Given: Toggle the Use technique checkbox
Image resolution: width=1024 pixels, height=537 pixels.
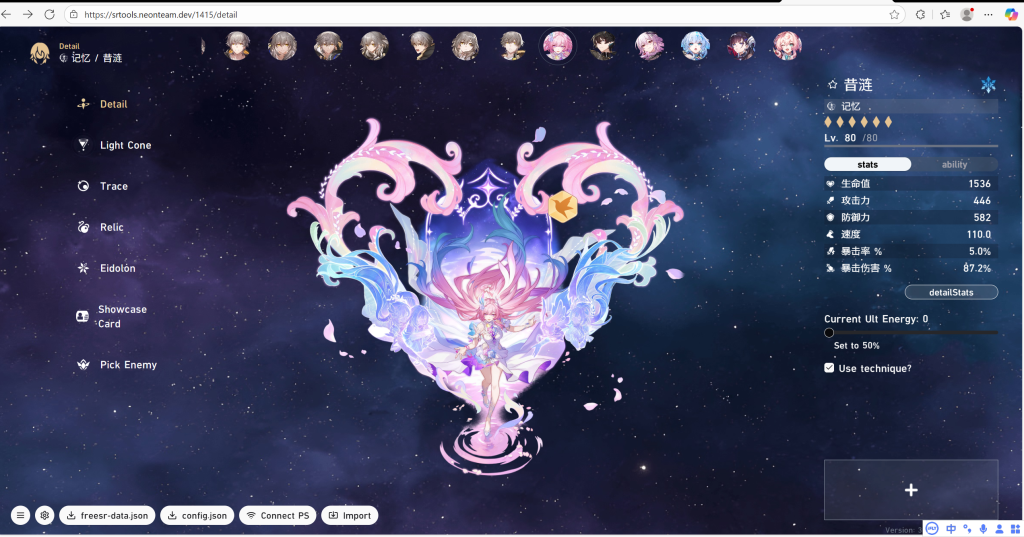Looking at the screenshot, I should pos(829,368).
